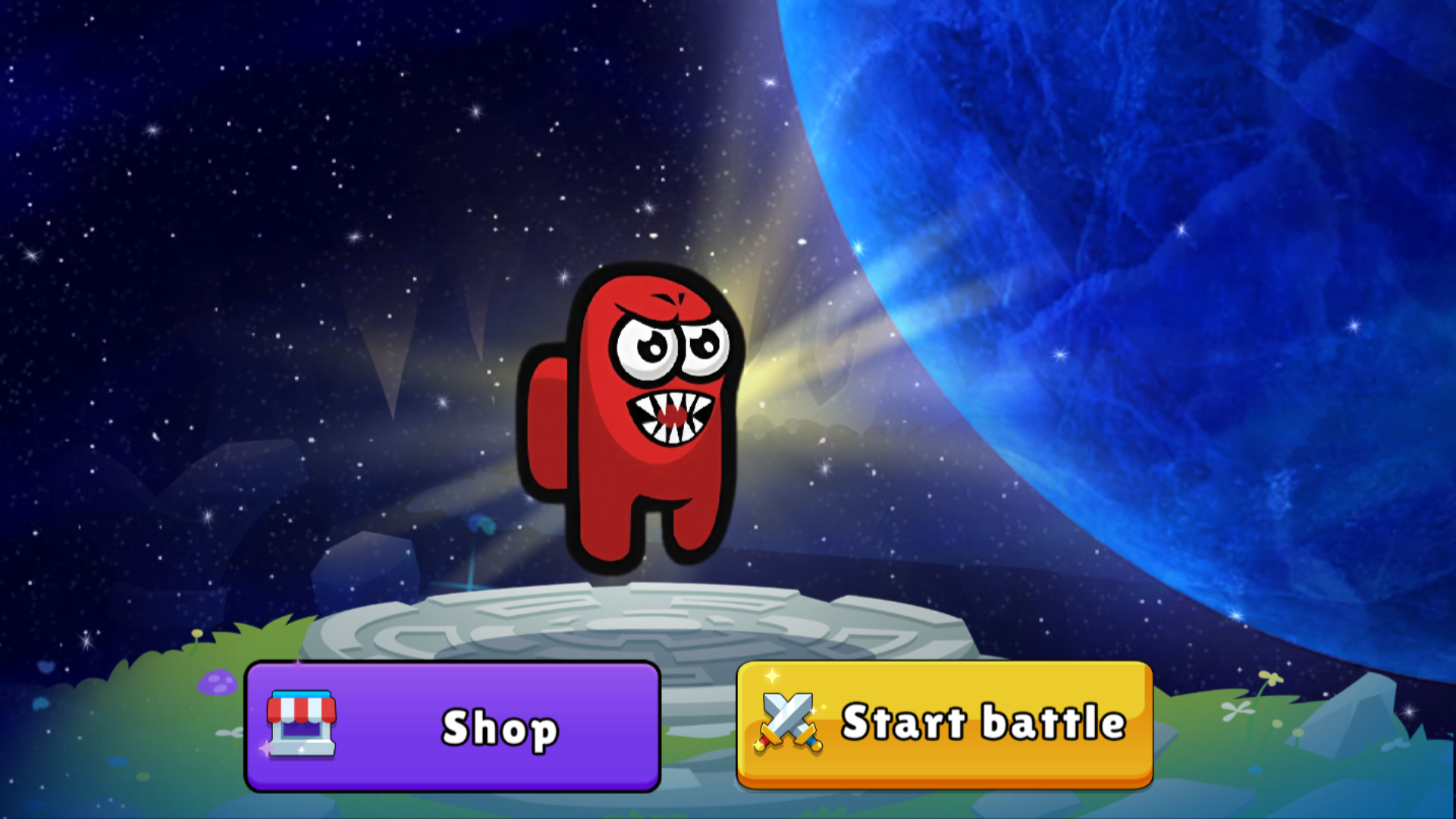Click the character's toothy grin
The image size is (1456, 819).
[671, 417]
